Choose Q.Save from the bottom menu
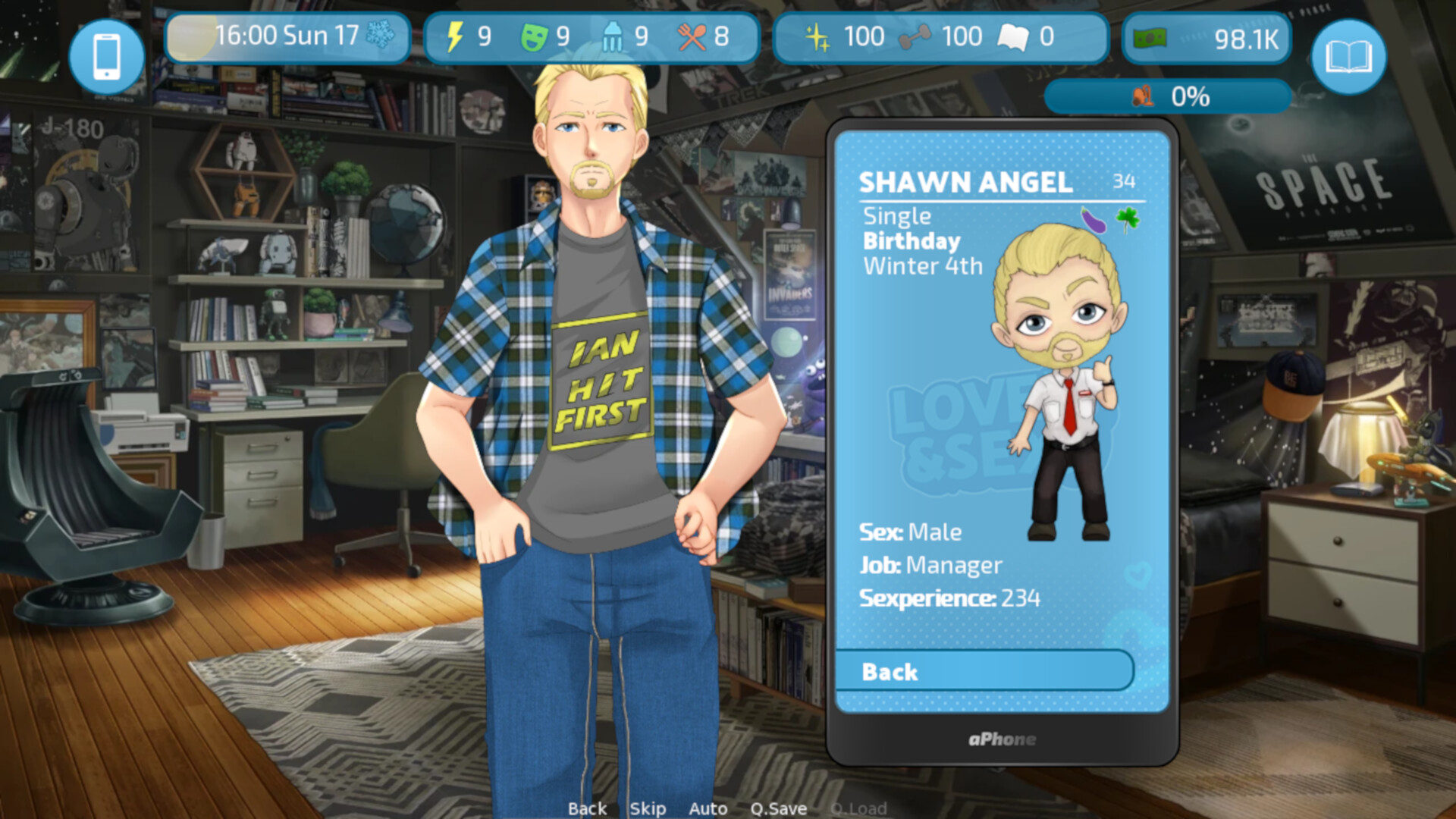The width and height of the screenshot is (1456, 819). click(x=779, y=808)
